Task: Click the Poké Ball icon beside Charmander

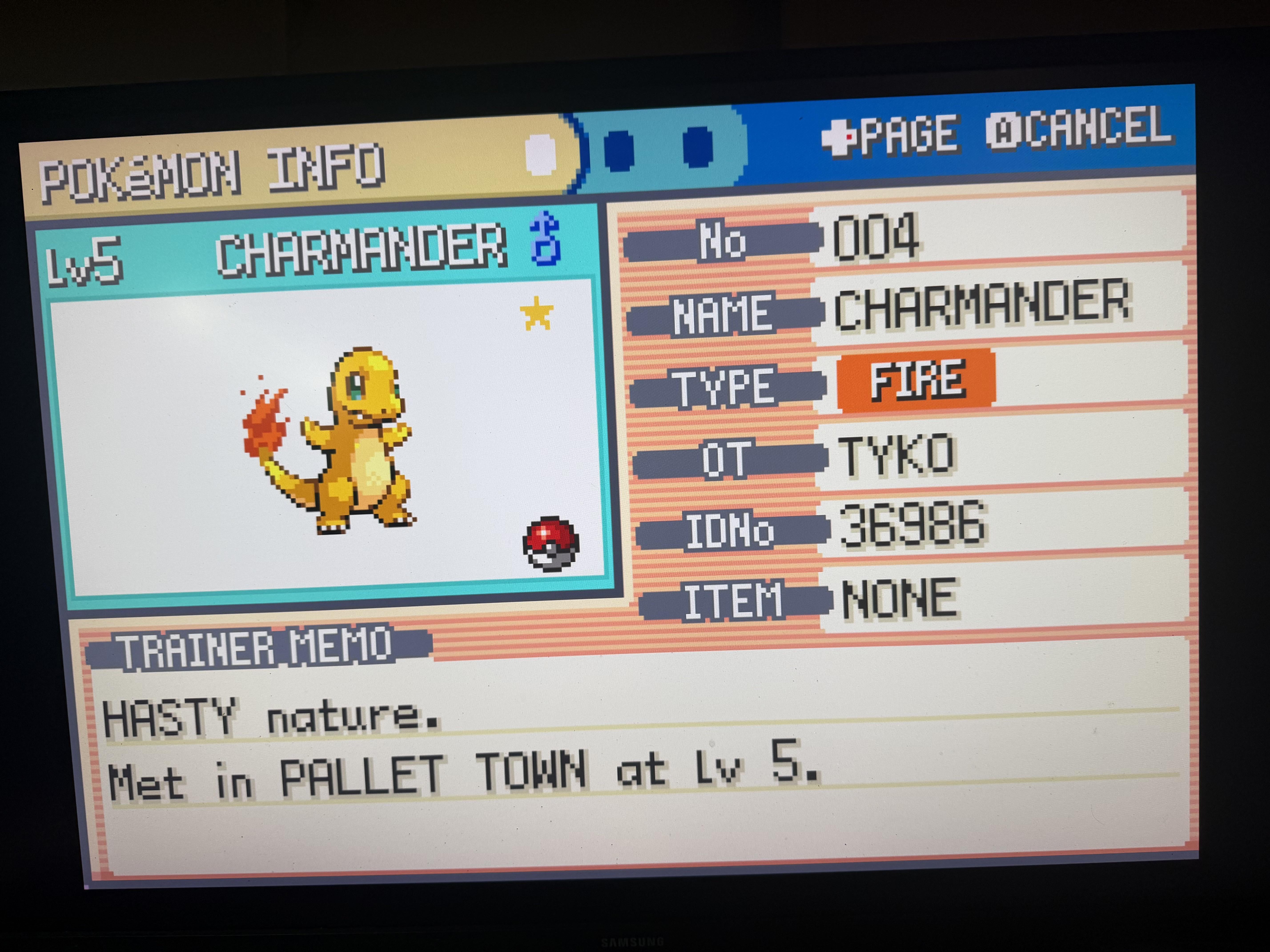Action: (551, 543)
